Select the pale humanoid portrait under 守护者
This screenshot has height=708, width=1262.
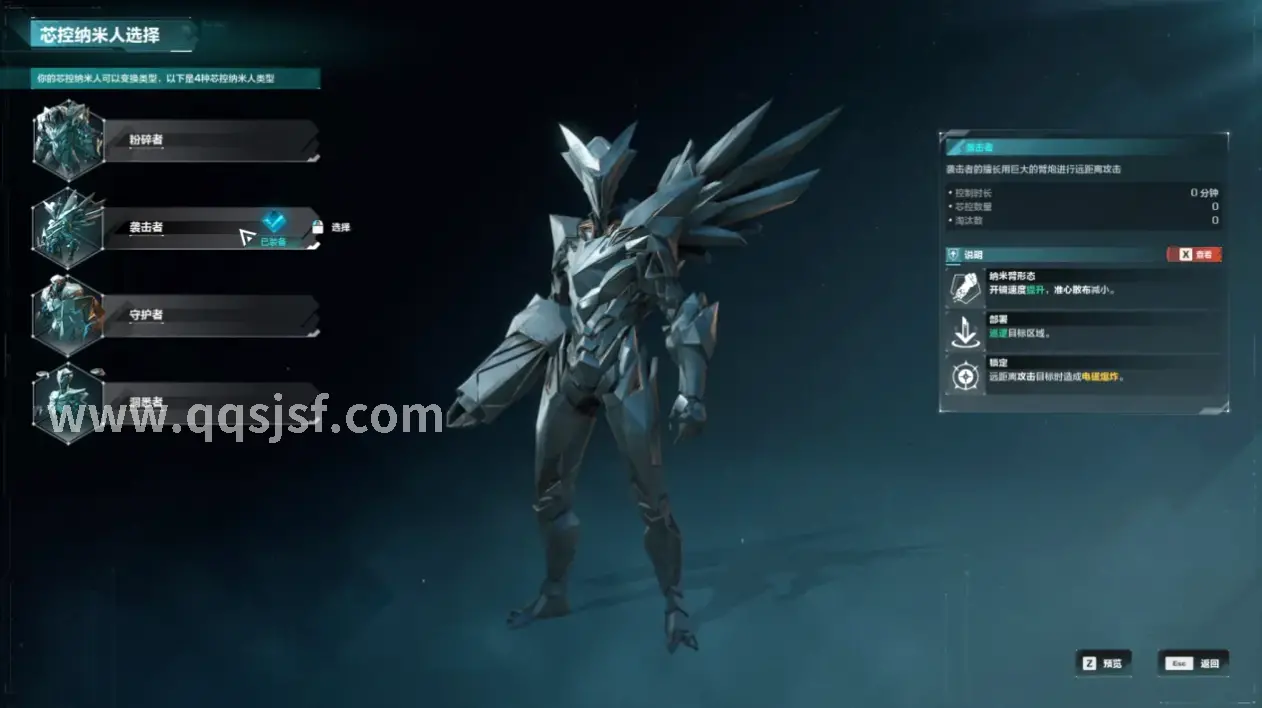coord(68,404)
